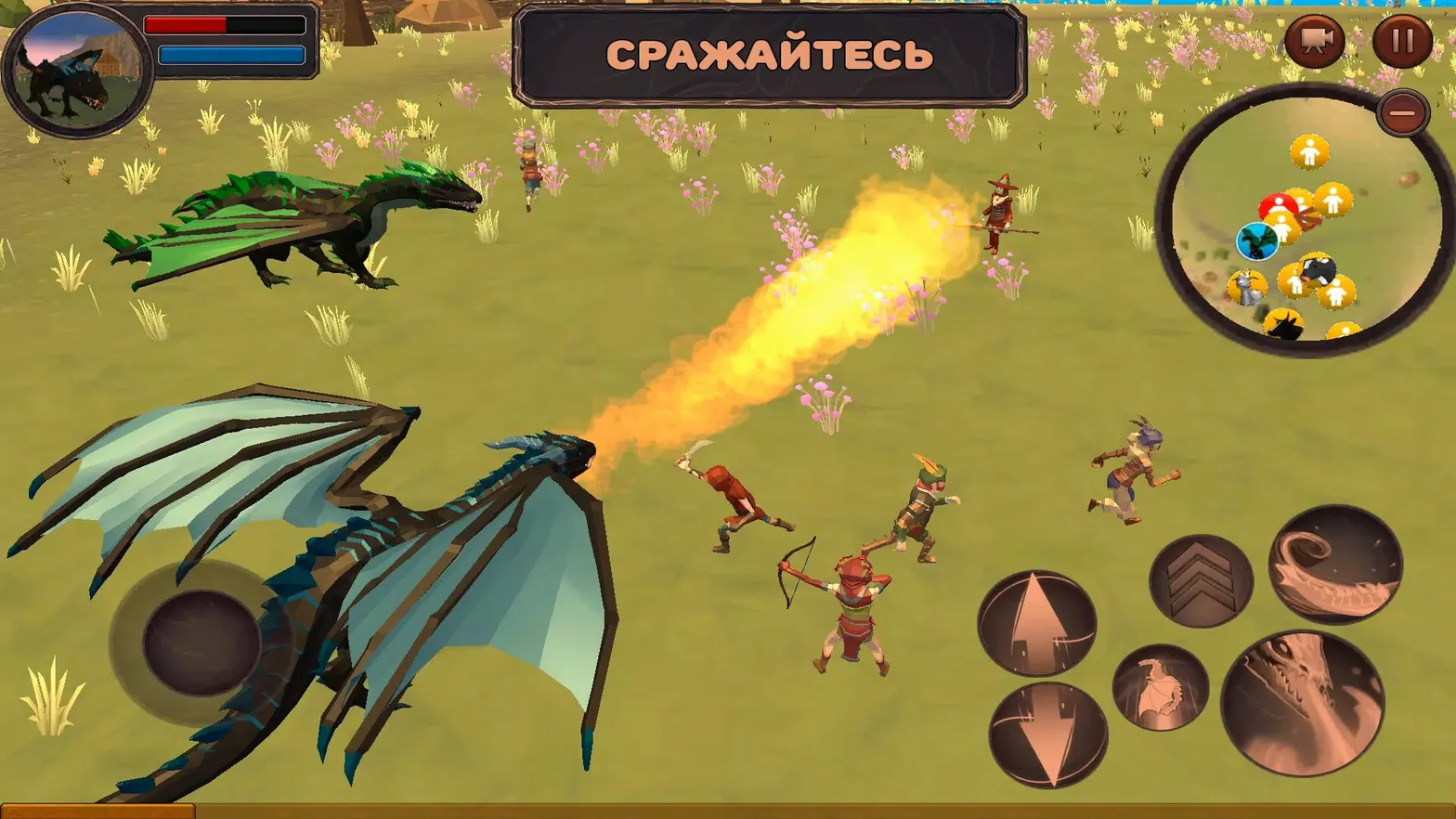
Task: Select the cow marker on the minimap
Action: [x=1316, y=270]
